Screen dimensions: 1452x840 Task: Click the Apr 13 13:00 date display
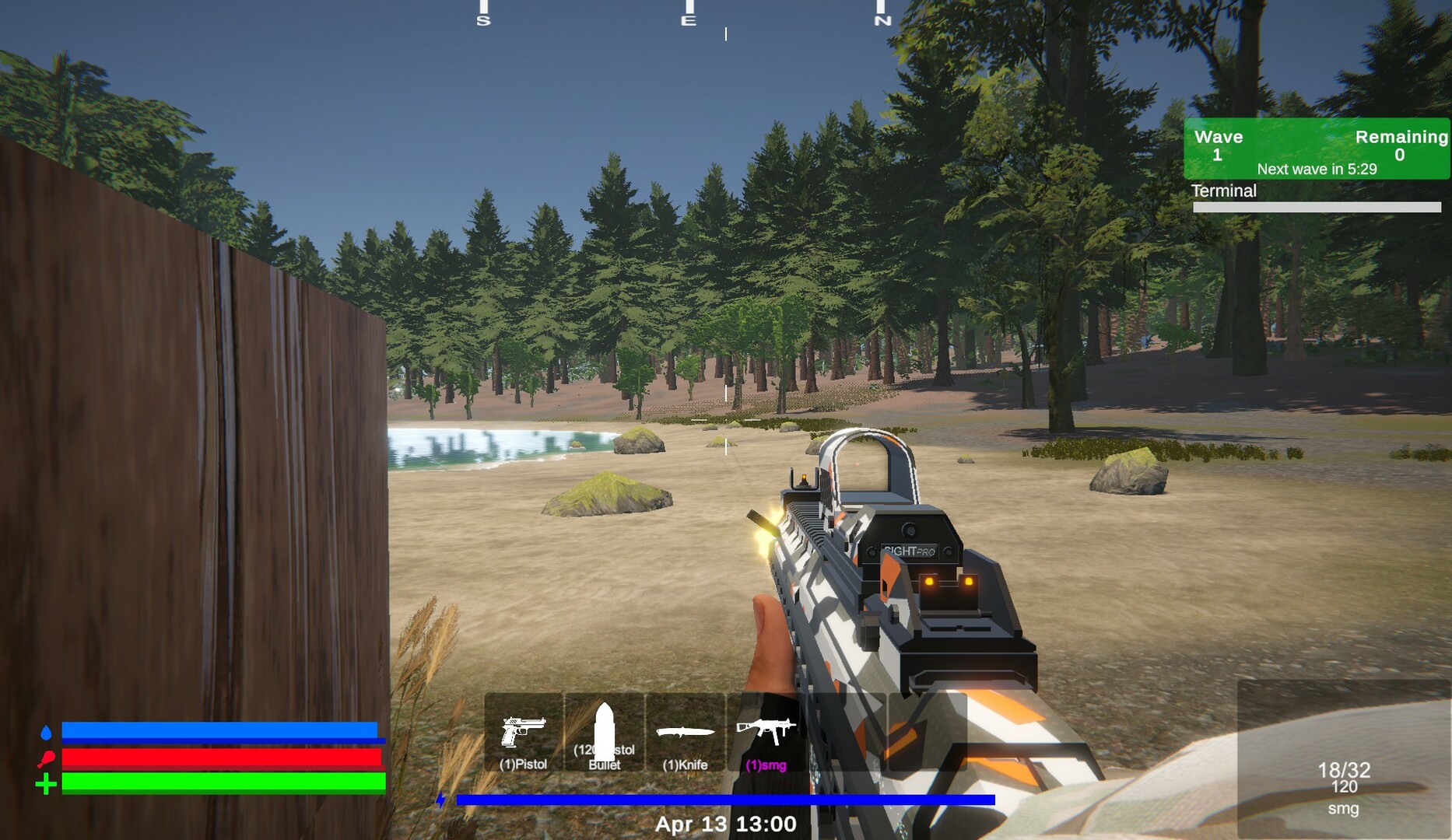pyautogui.click(x=728, y=822)
